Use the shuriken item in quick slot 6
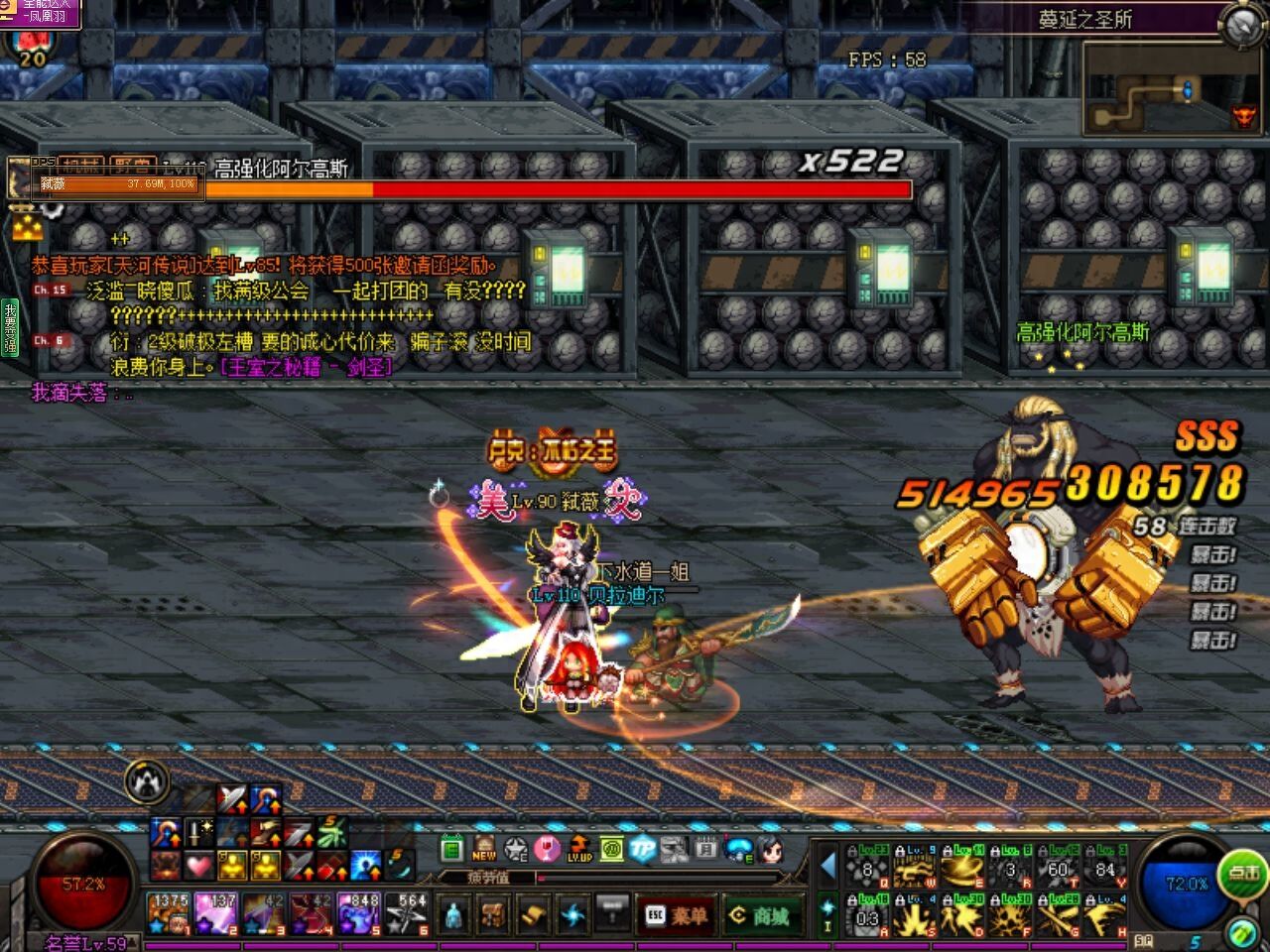This screenshot has width=1270, height=952. [x=407, y=913]
